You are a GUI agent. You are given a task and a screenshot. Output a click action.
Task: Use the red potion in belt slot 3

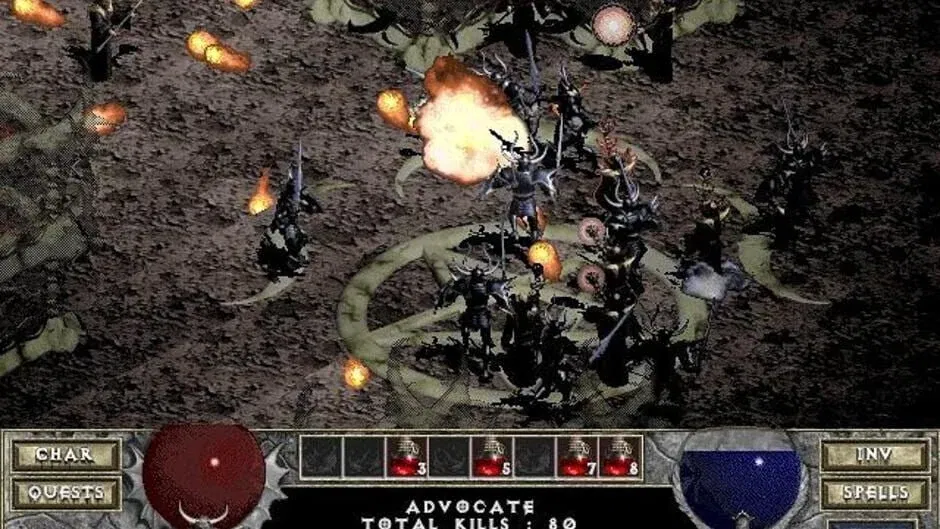point(407,457)
